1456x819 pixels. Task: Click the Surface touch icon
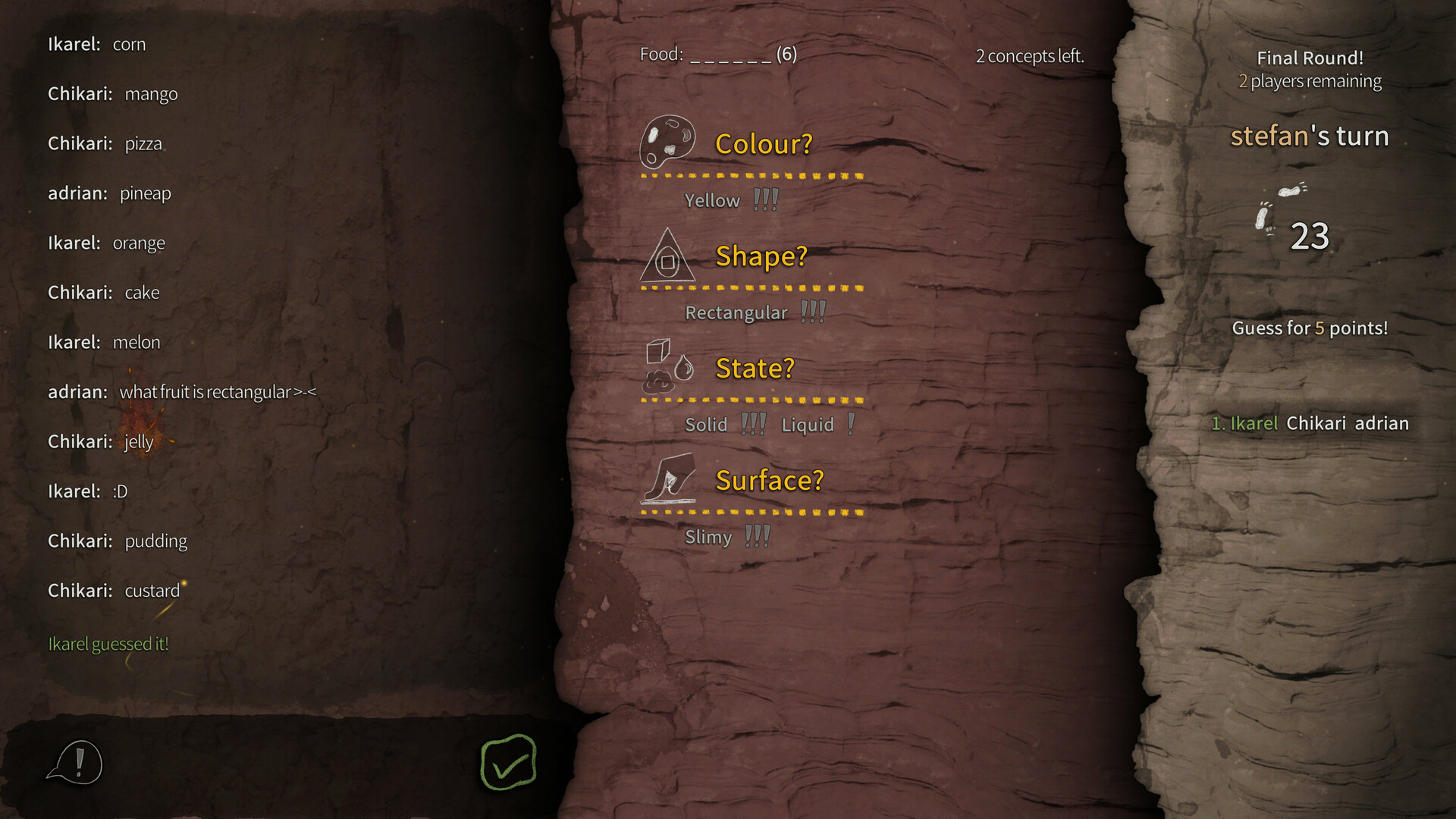click(670, 479)
